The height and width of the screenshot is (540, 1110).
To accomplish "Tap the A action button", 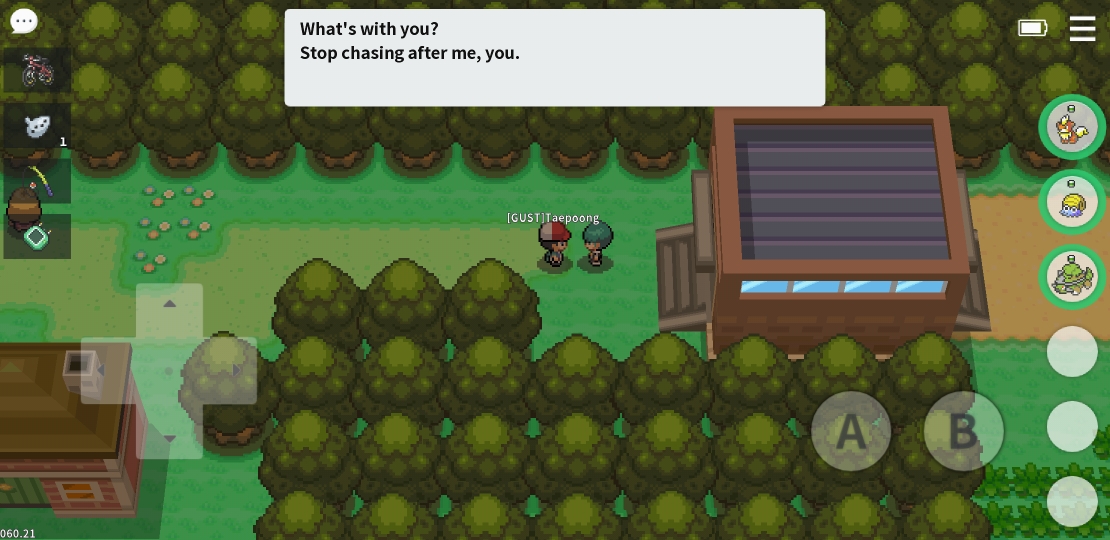I will click(x=851, y=431).
